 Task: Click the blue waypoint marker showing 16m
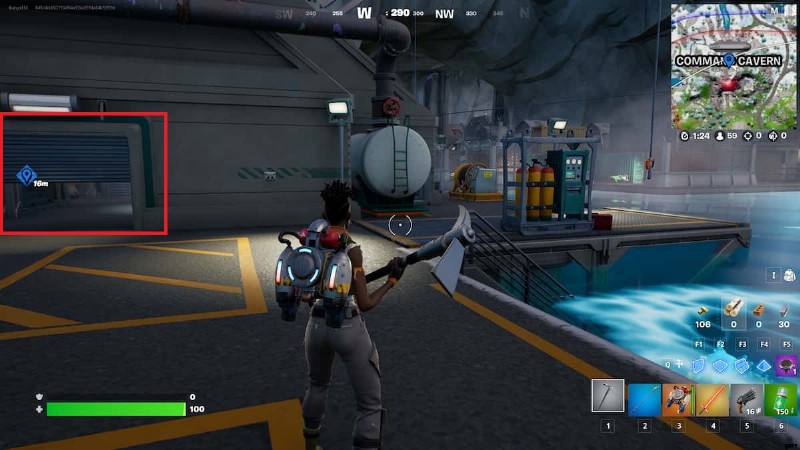(26, 176)
